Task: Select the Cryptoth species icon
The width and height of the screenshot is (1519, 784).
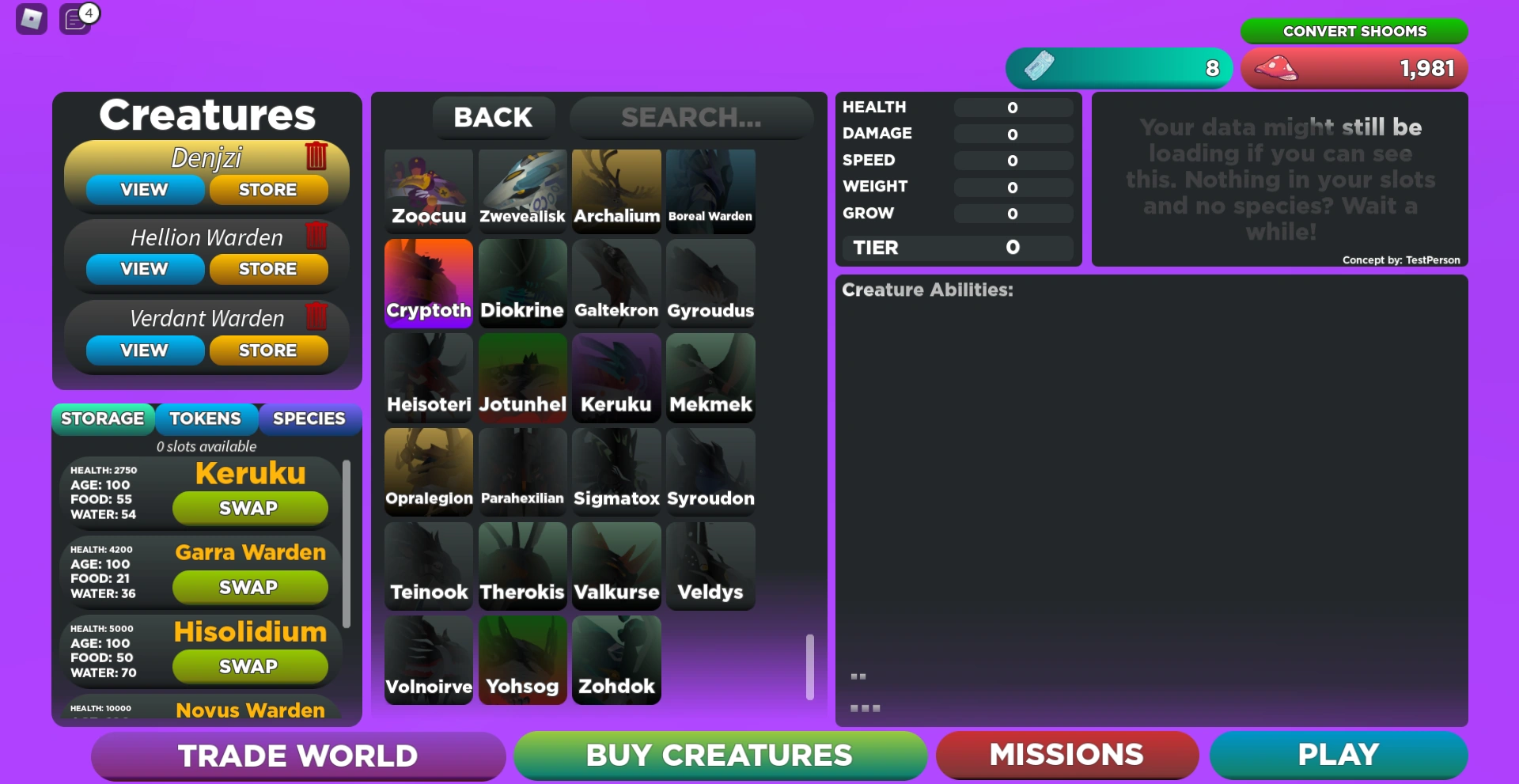Action: 428,283
